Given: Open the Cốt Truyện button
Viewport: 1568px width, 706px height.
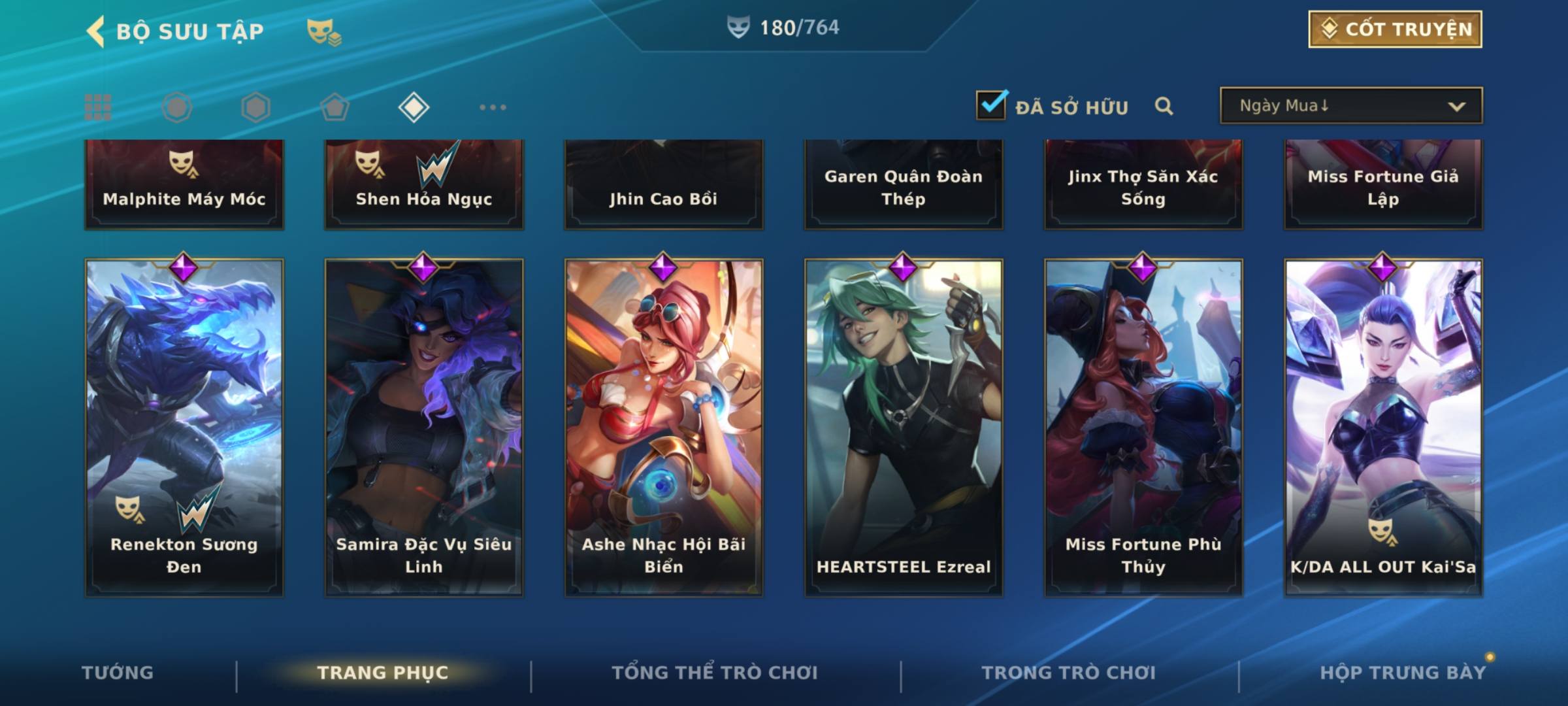Looking at the screenshot, I should (x=1395, y=29).
